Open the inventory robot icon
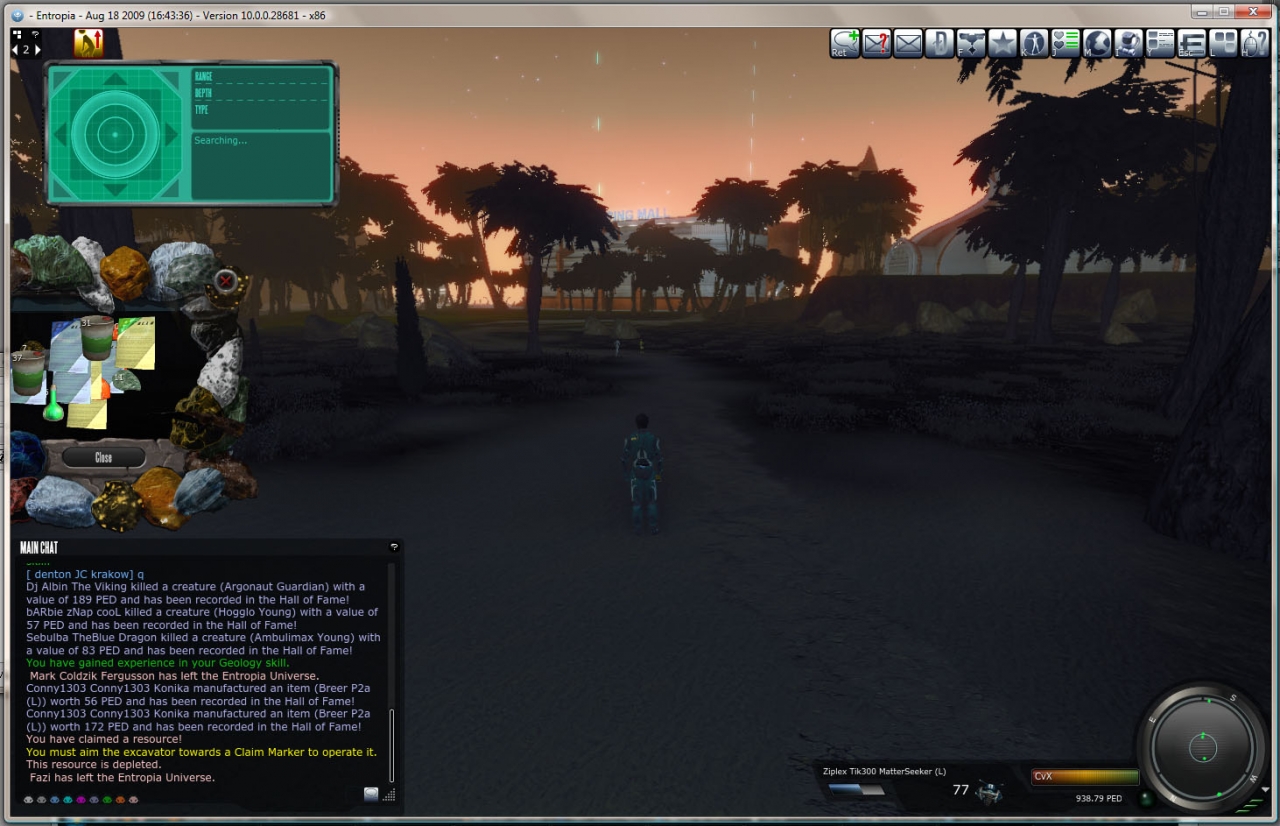This screenshot has width=1280, height=826. [x=1129, y=44]
